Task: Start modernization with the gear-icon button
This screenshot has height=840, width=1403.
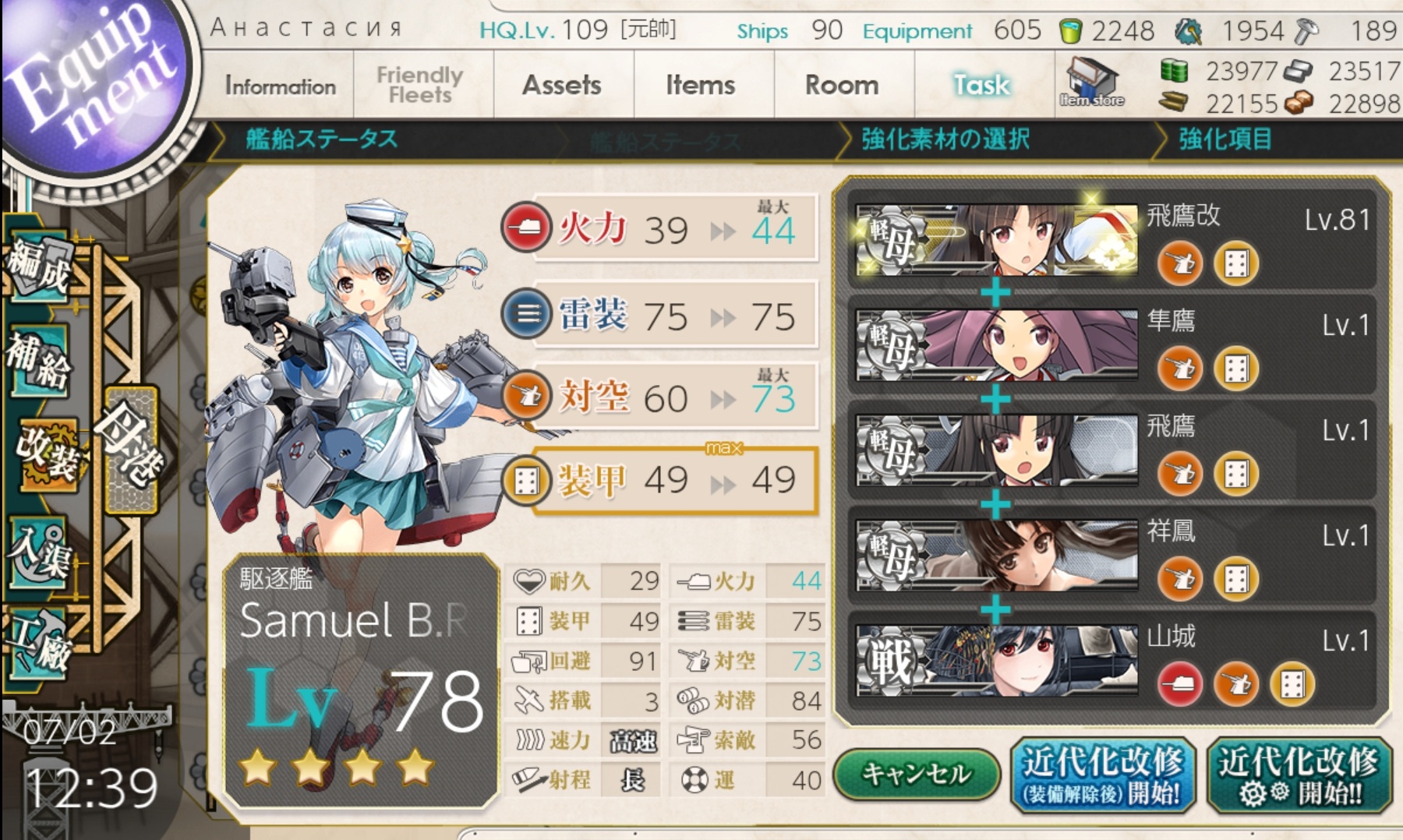Action: coord(1299,775)
